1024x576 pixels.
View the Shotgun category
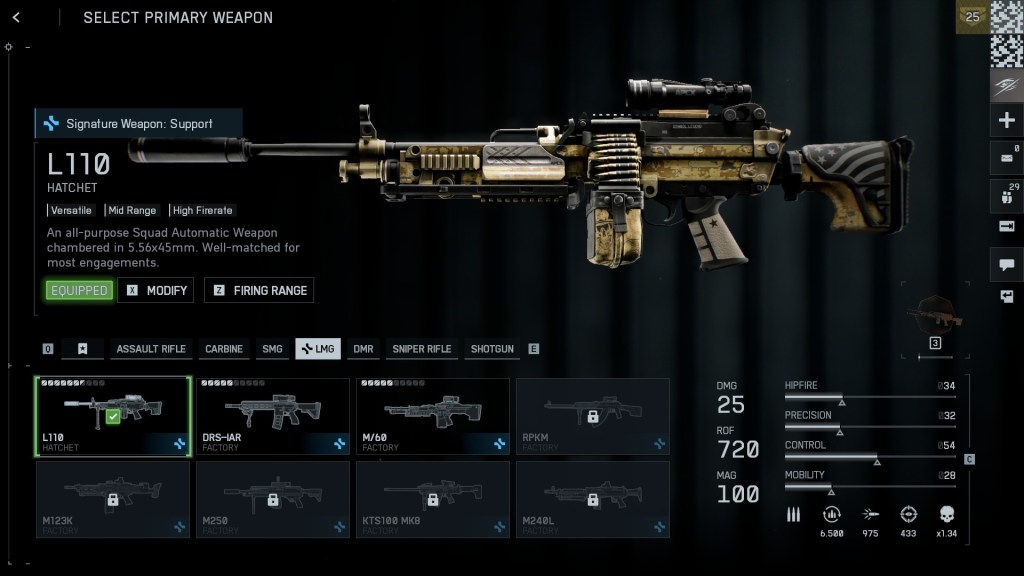pos(492,349)
